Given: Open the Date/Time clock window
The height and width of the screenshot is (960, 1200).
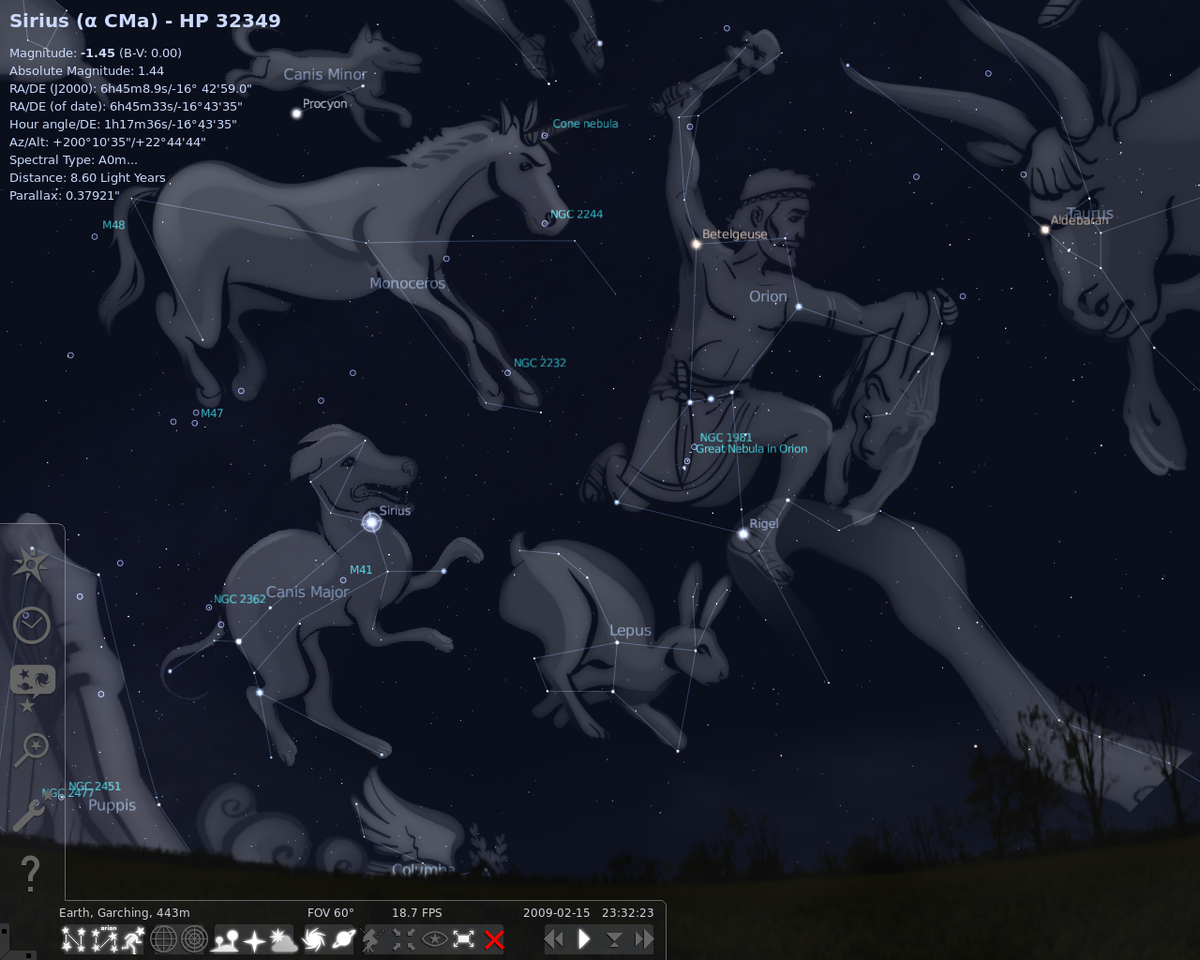Looking at the screenshot, I should [x=31, y=625].
